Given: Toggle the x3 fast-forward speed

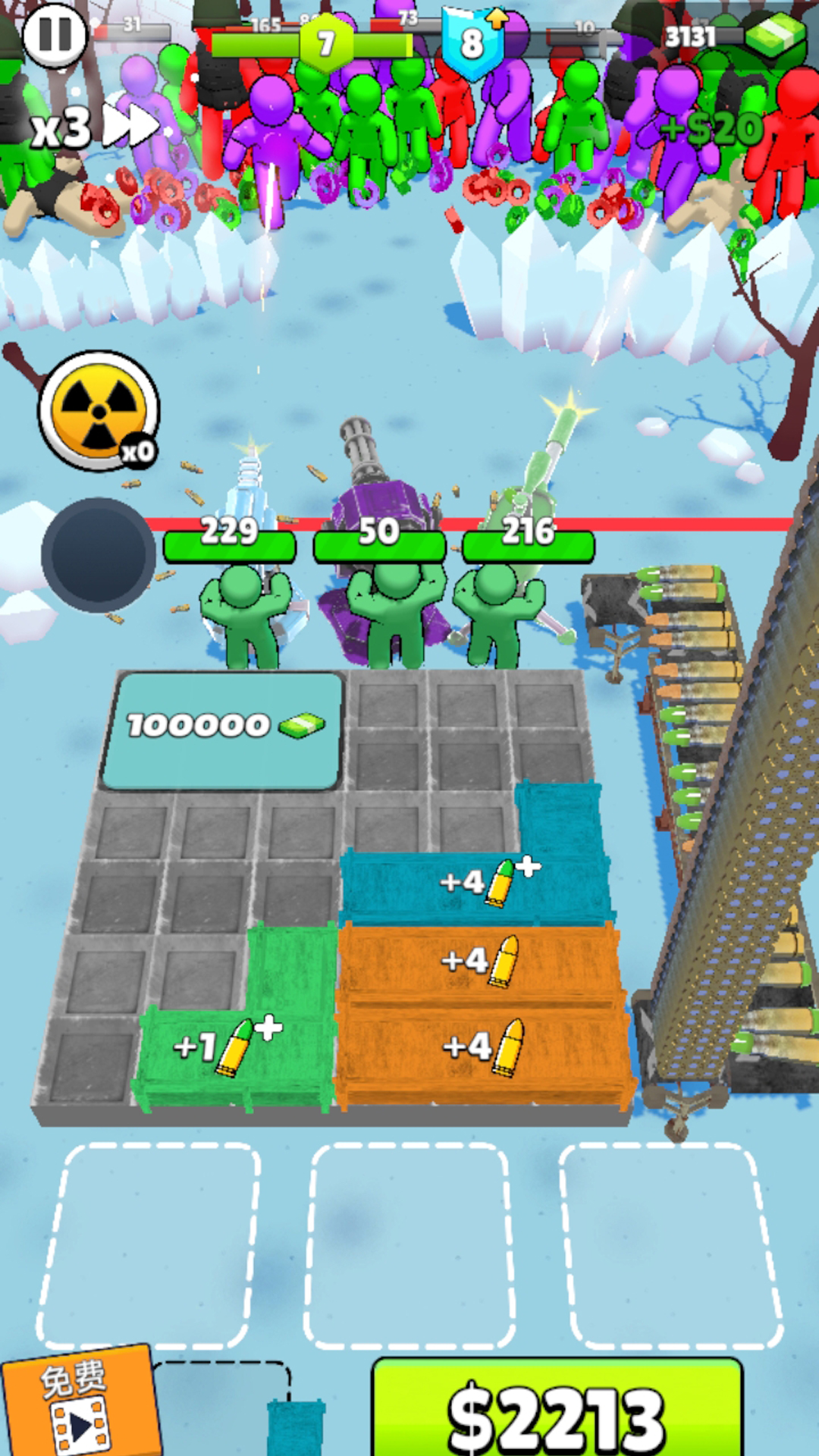Looking at the screenshot, I should [95, 127].
